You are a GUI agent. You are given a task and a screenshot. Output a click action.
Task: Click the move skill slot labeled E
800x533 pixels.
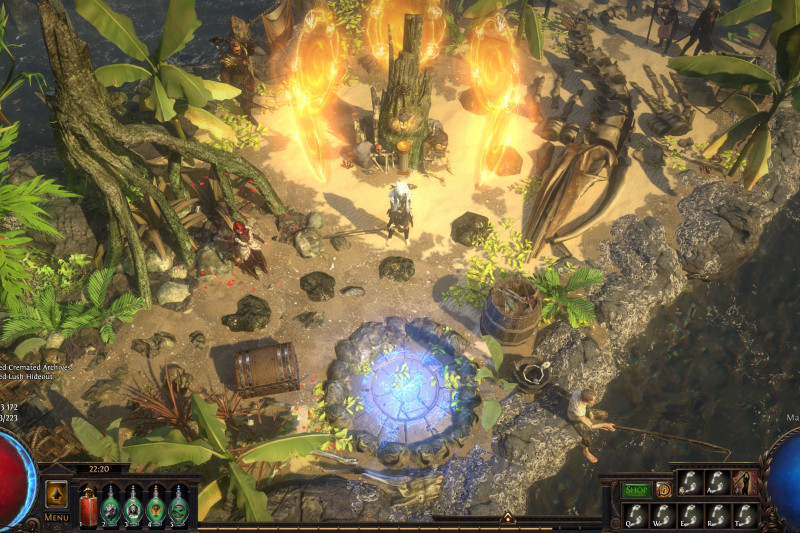(x=690, y=514)
